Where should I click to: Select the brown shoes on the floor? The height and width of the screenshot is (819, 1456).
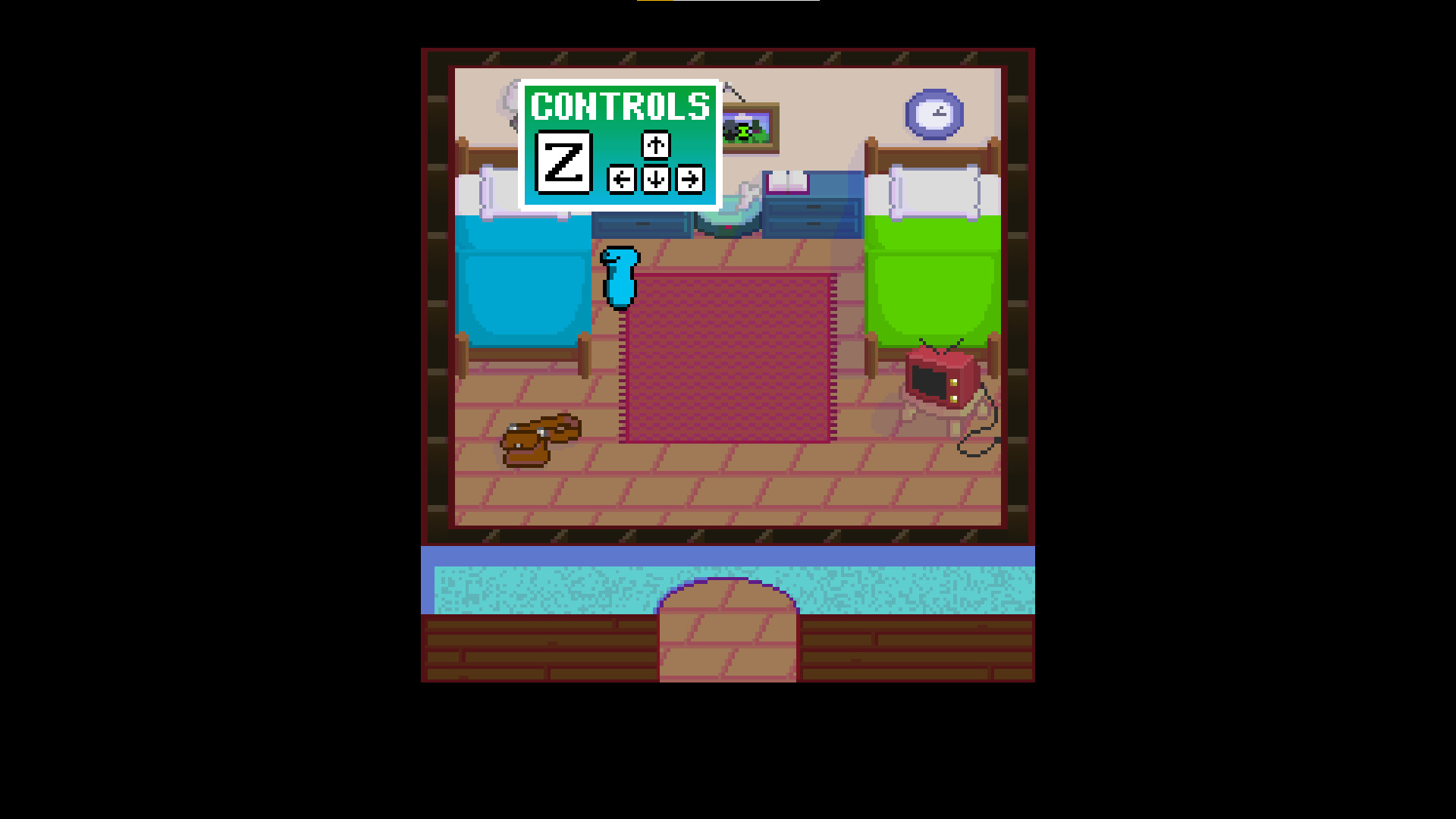pyautogui.click(x=540, y=440)
